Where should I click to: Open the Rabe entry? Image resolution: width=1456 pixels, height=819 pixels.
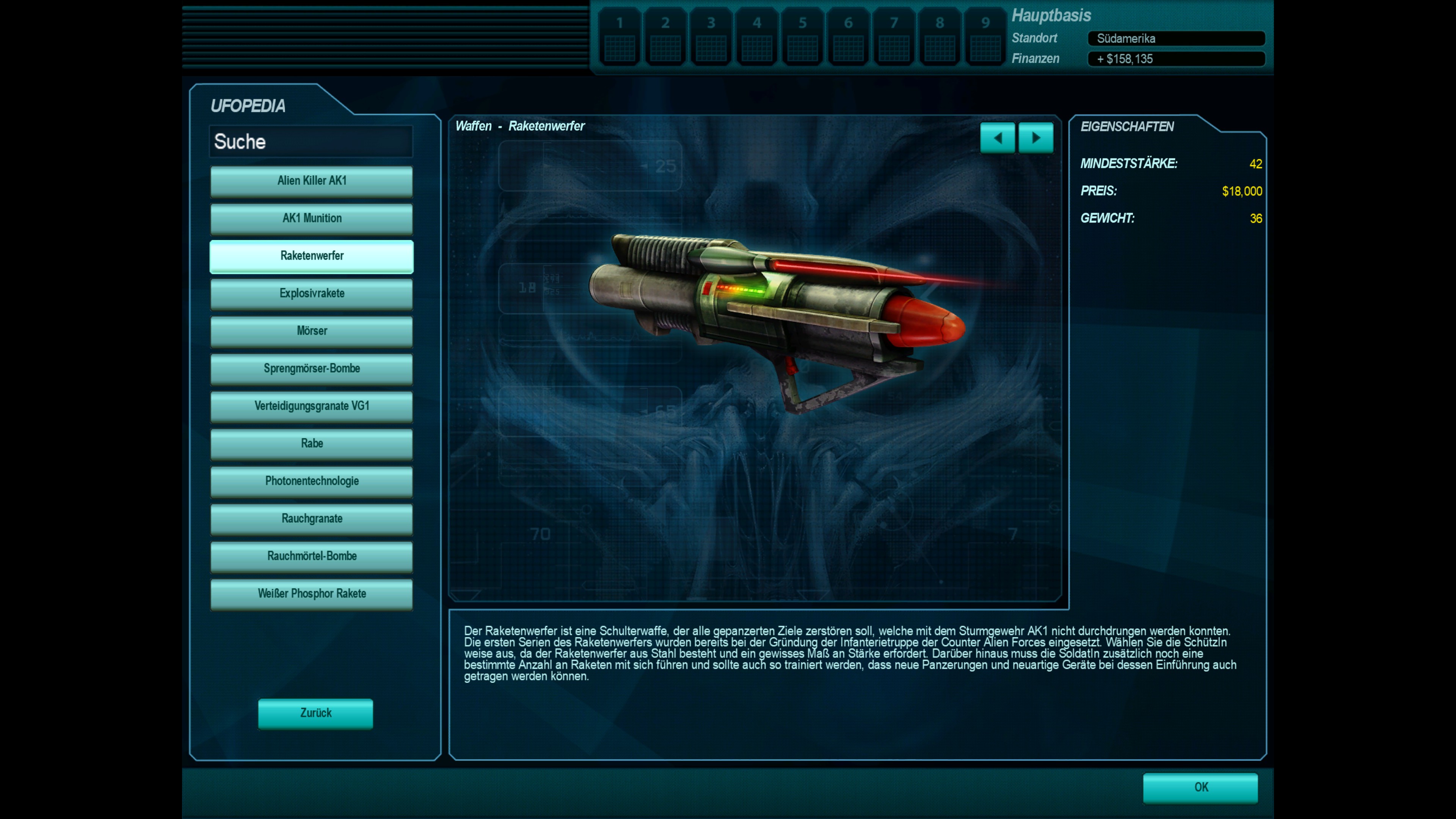coord(311,444)
